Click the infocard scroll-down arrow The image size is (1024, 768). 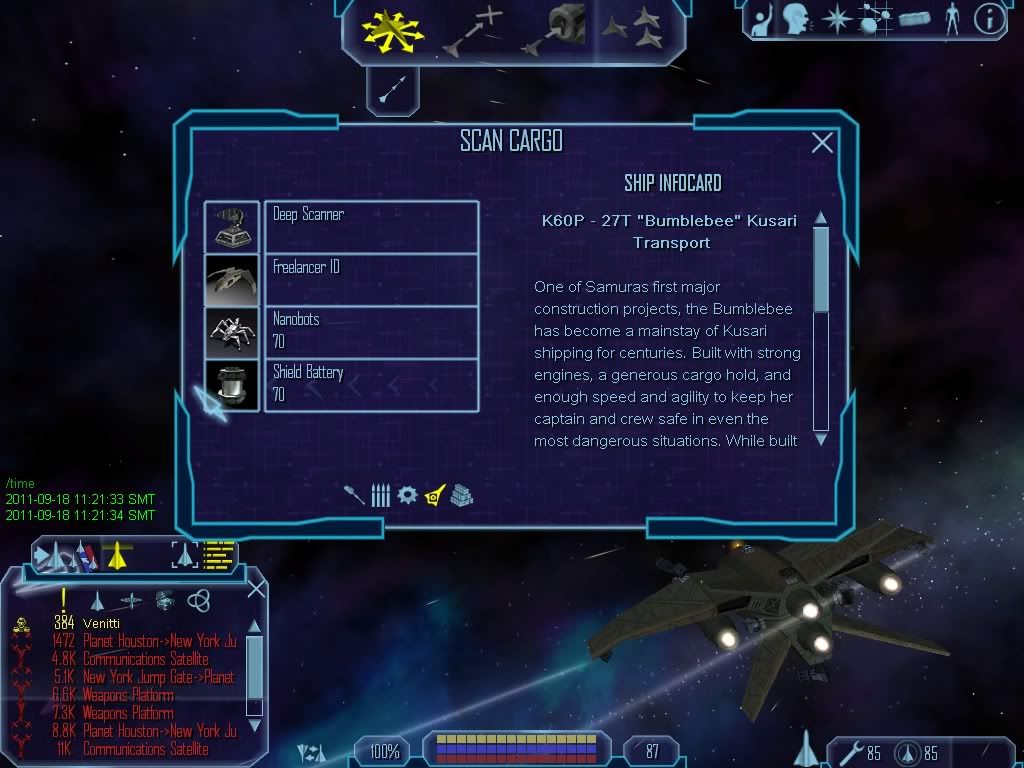coord(821,438)
